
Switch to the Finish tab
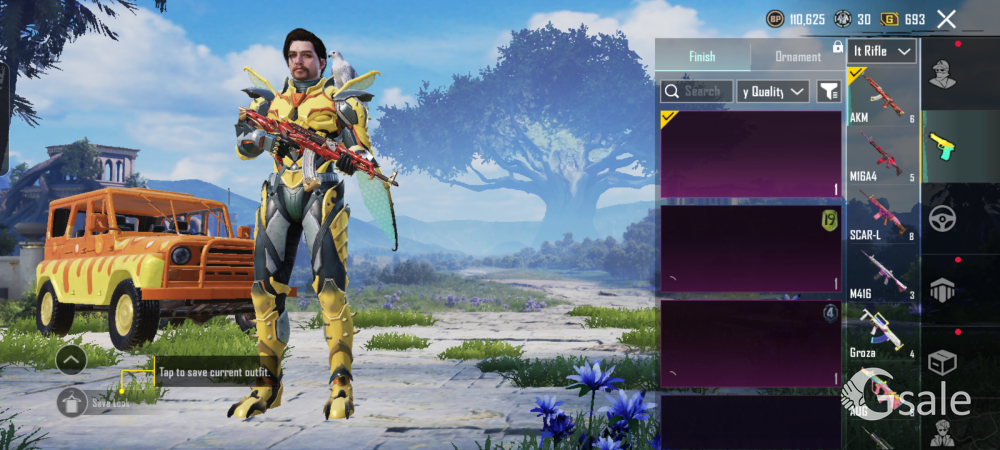(x=702, y=56)
